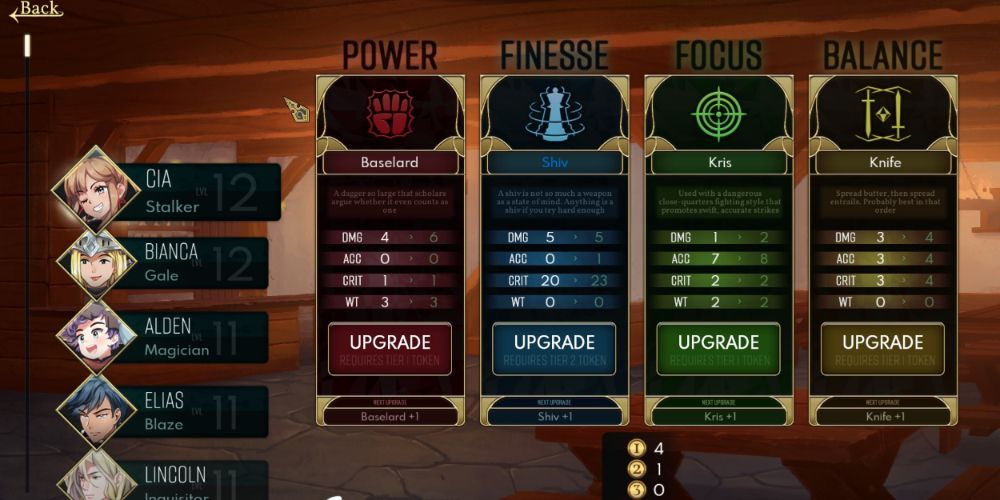
Task: Click the character list scrollbar
Action: coord(28,46)
